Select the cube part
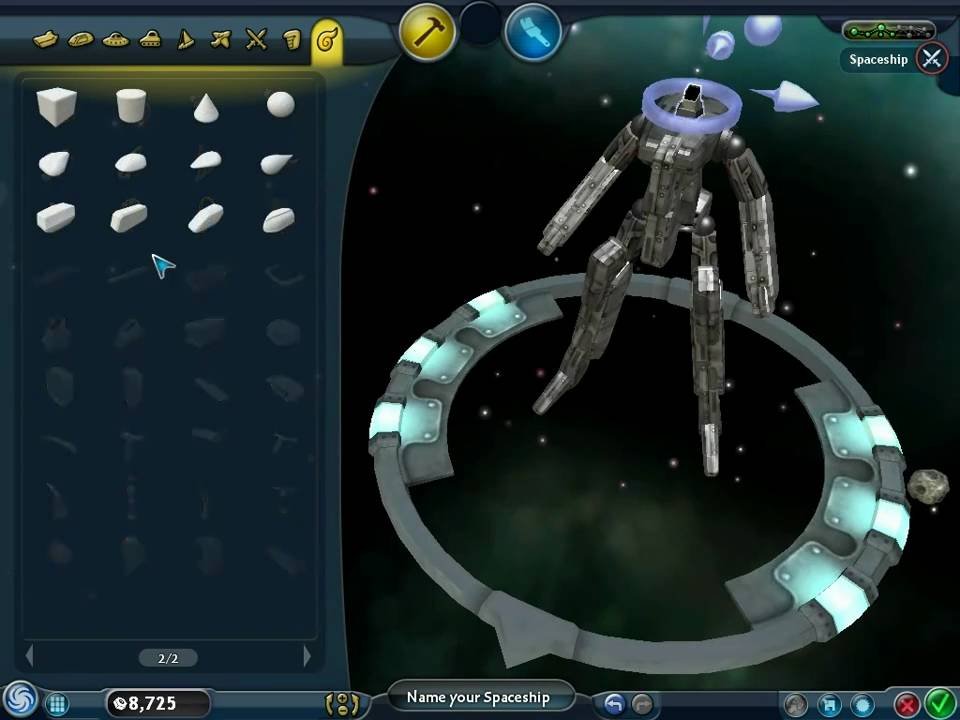 click(56, 105)
